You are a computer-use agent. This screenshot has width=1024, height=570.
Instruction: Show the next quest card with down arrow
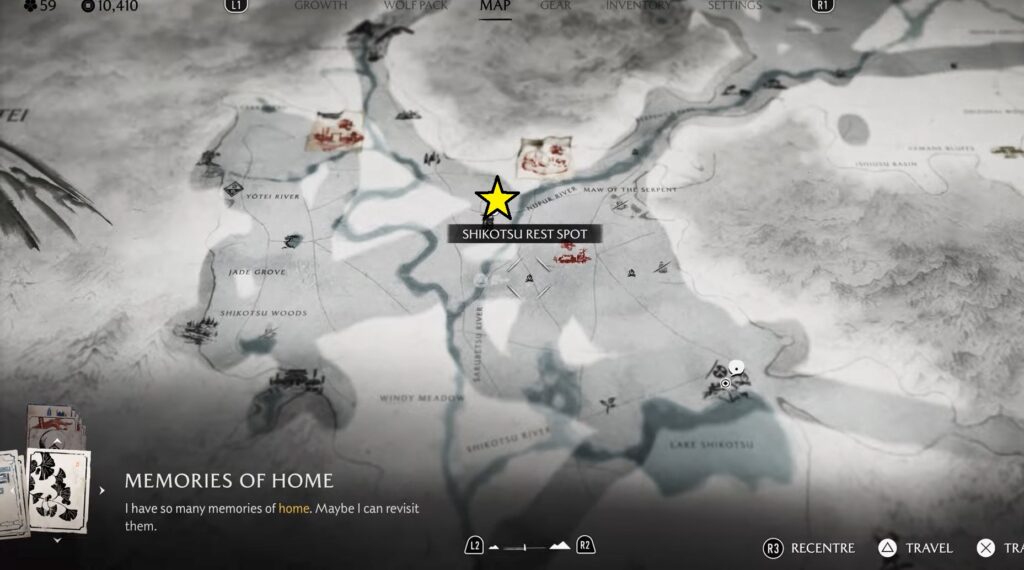point(57,541)
